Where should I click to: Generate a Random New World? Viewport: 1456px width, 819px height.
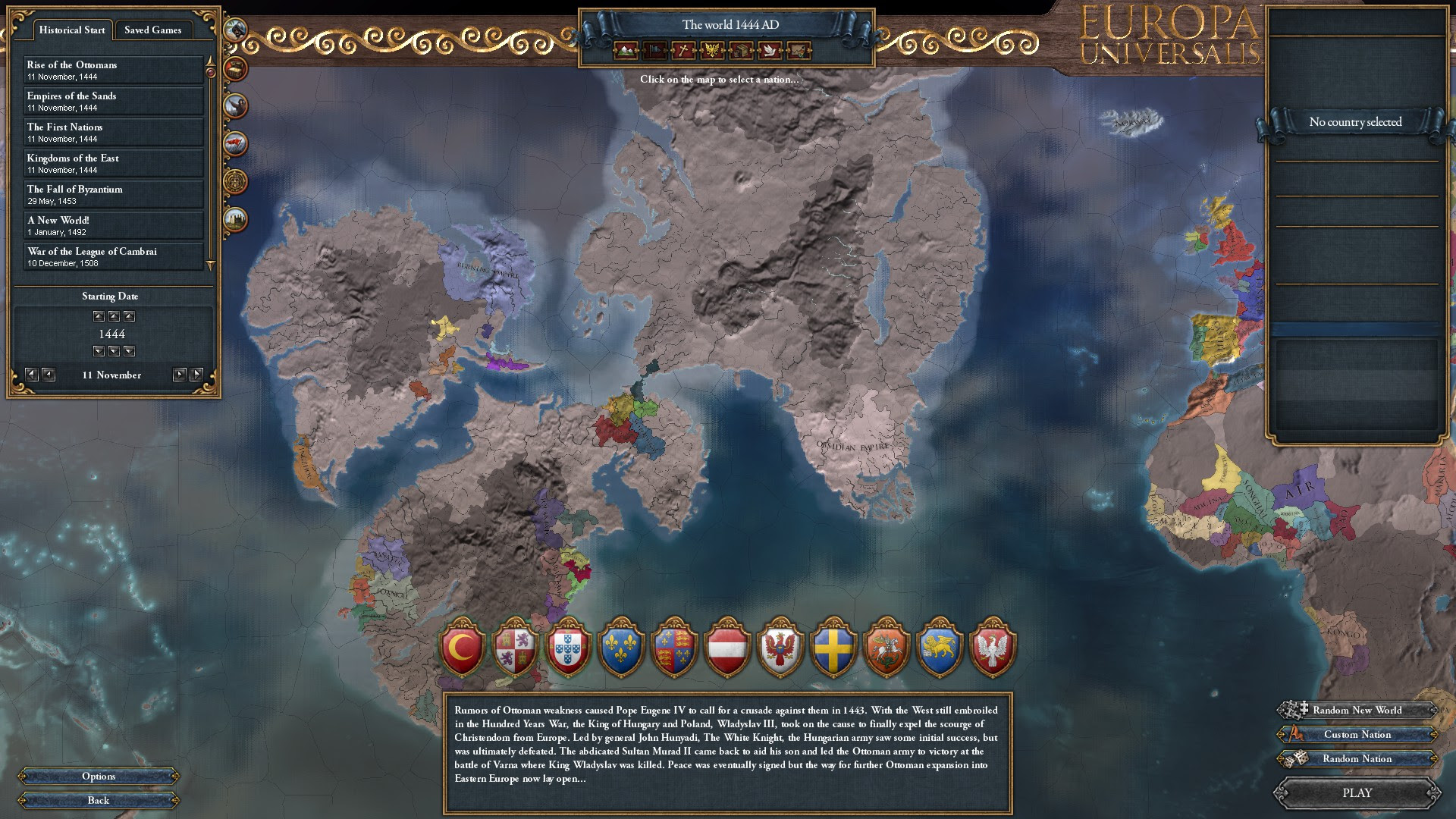coord(1357,711)
